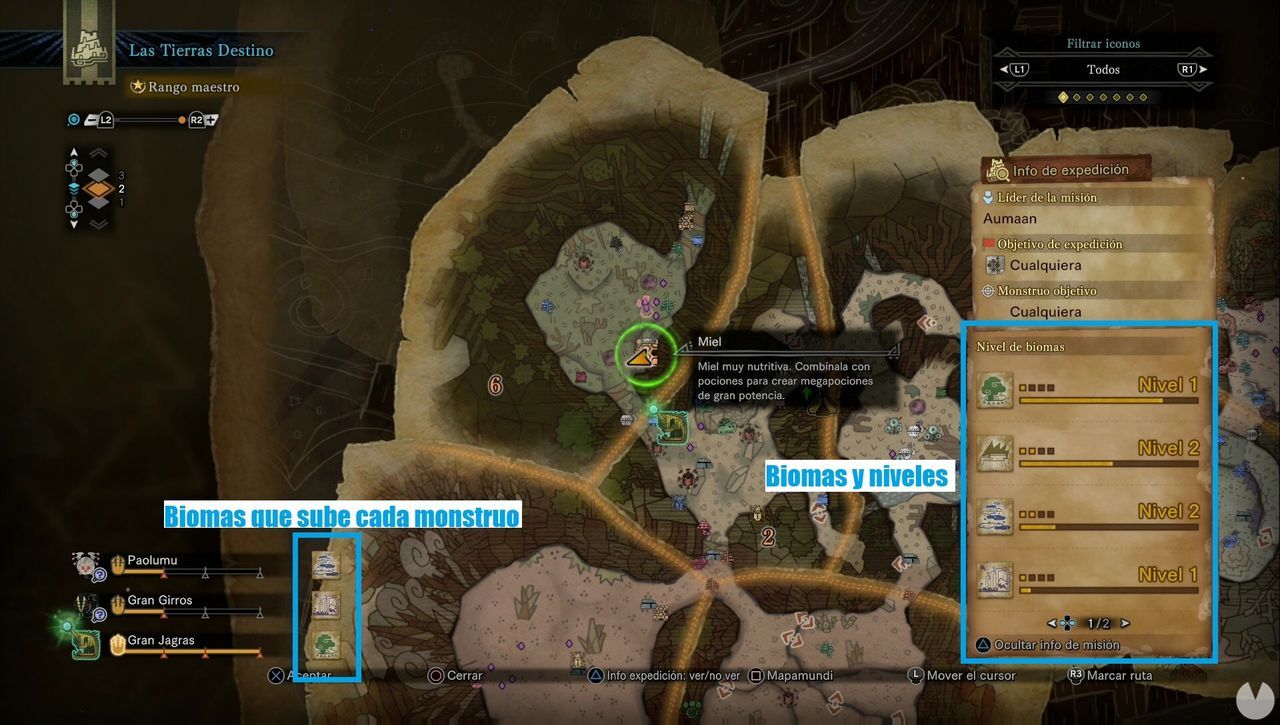The height and width of the screenshot is (725, 1280).
Task: Select the Wildspire biome icon showing Nivel 2
Action: tap(995, 451)
